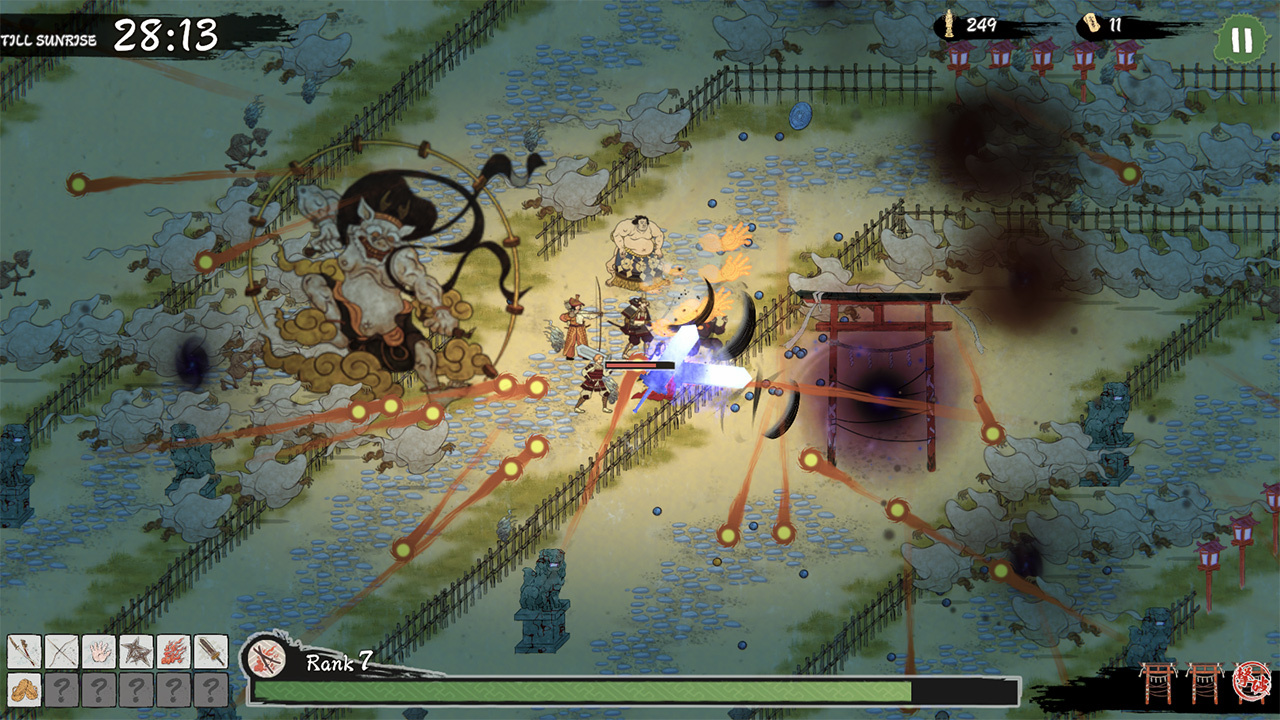This screenshot has width=1280, height=720.
Task: Reveal the first question mark slot
Action: pos(60,689)
